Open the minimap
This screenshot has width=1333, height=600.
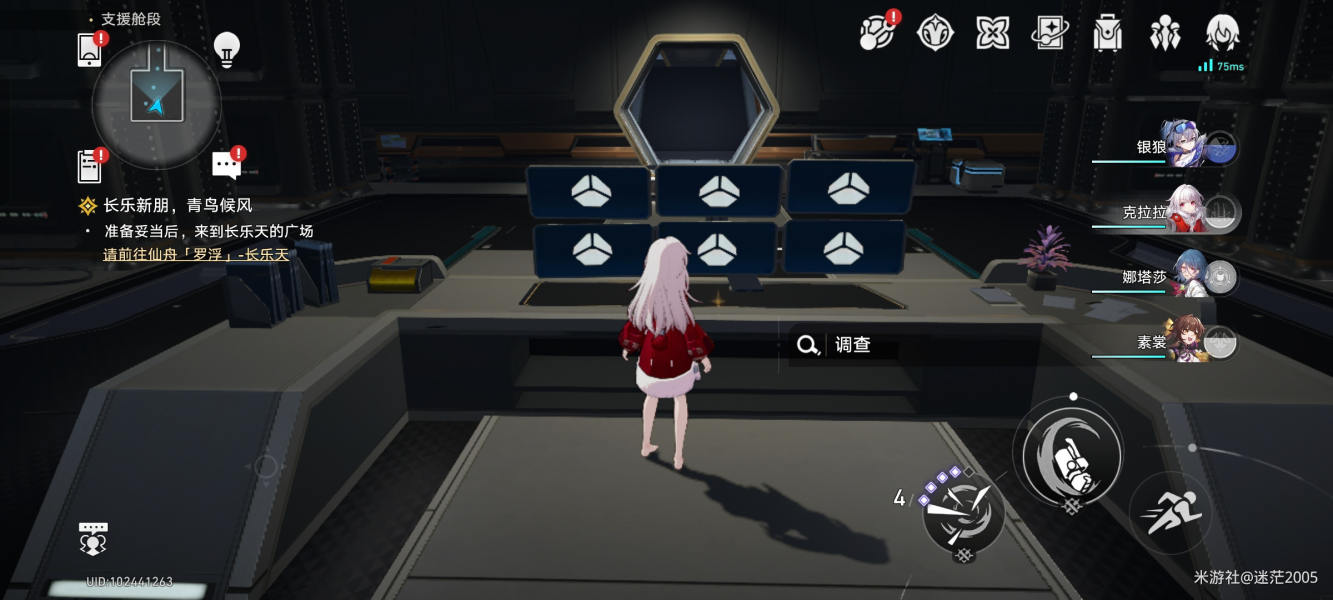156,103
